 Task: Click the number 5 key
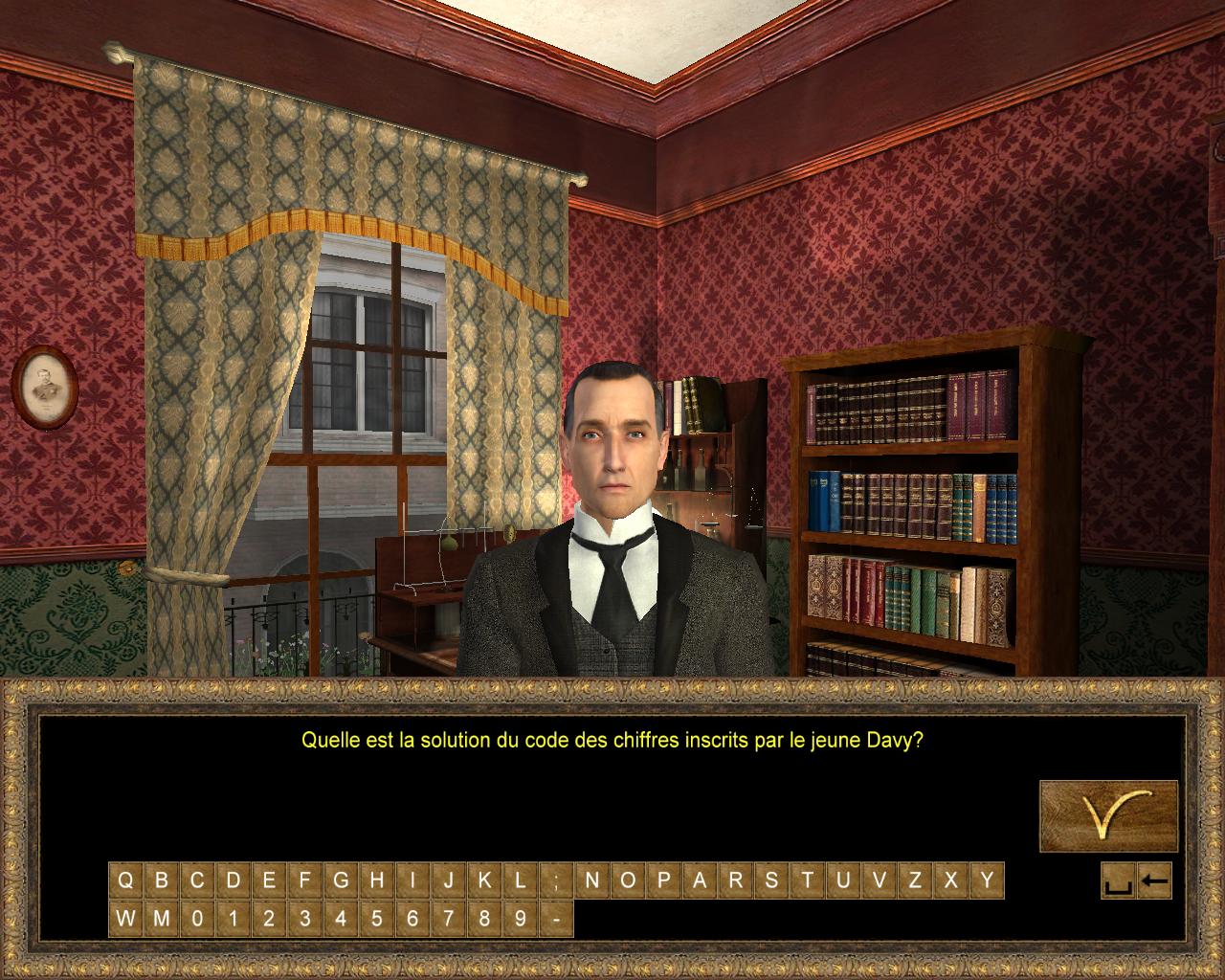click(376, 920)
